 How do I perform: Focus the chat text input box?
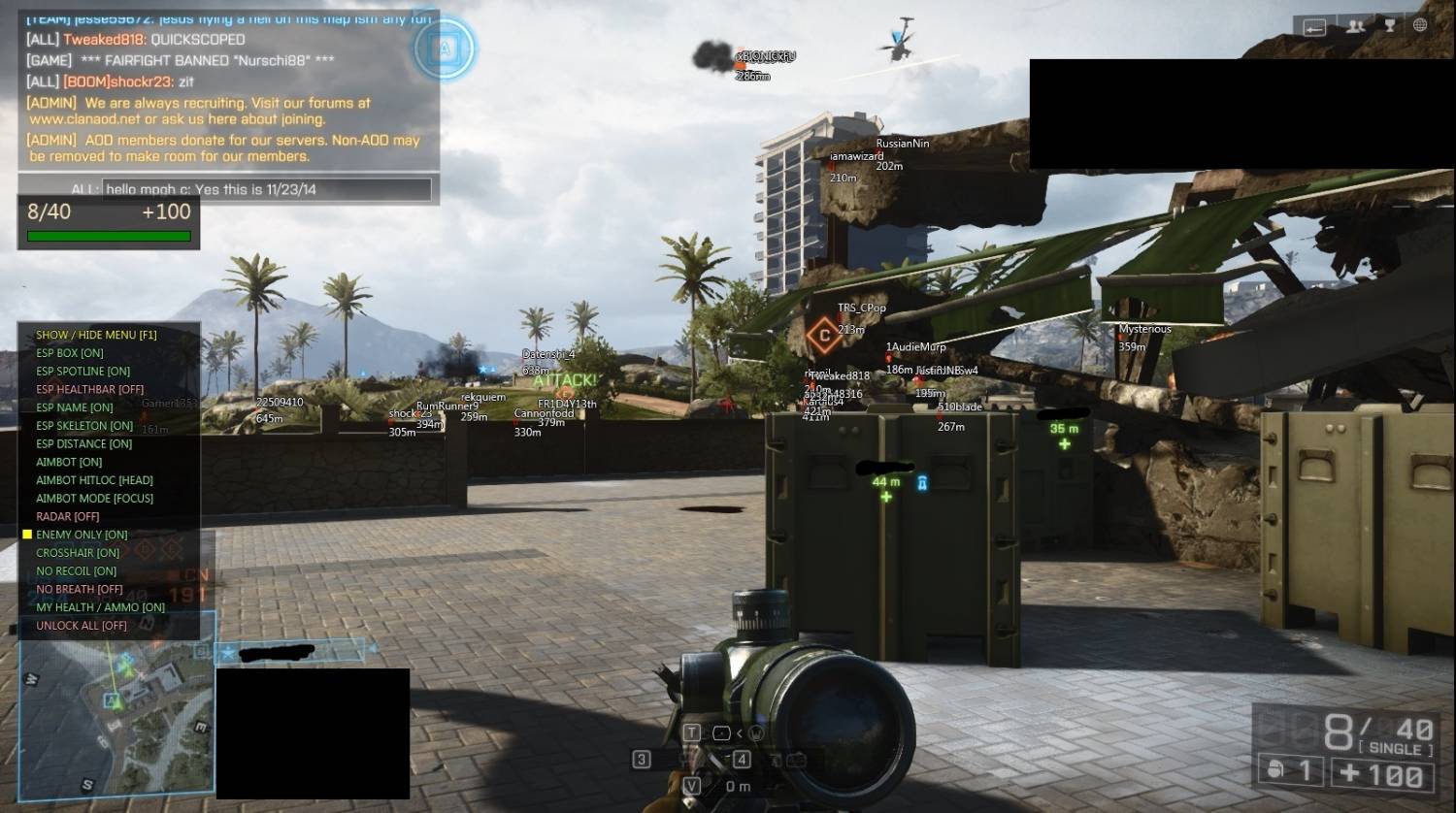click(x=266, y=189)
